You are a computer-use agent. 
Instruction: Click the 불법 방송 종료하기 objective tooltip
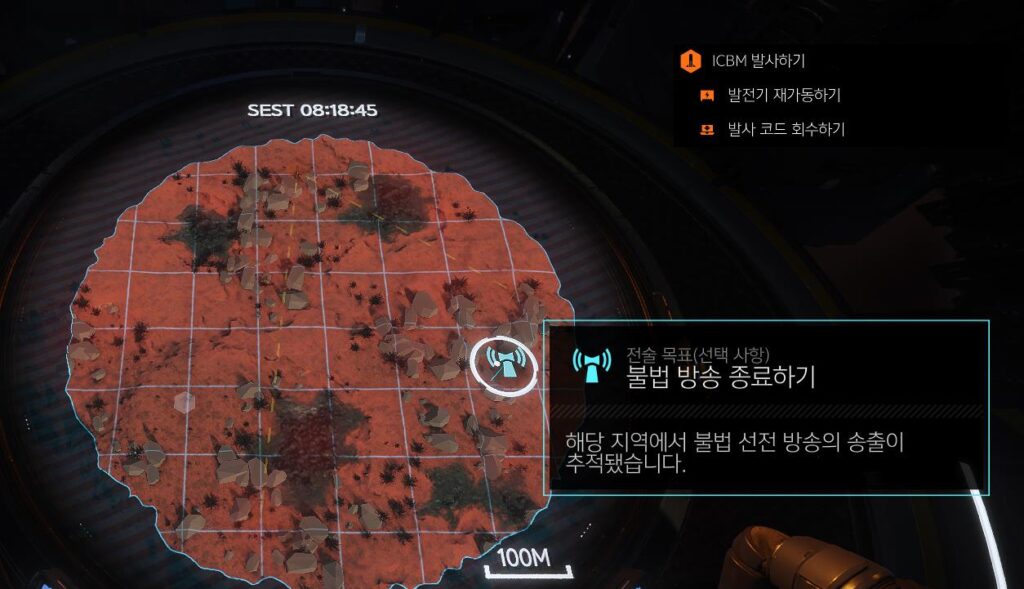click(765, 407)
